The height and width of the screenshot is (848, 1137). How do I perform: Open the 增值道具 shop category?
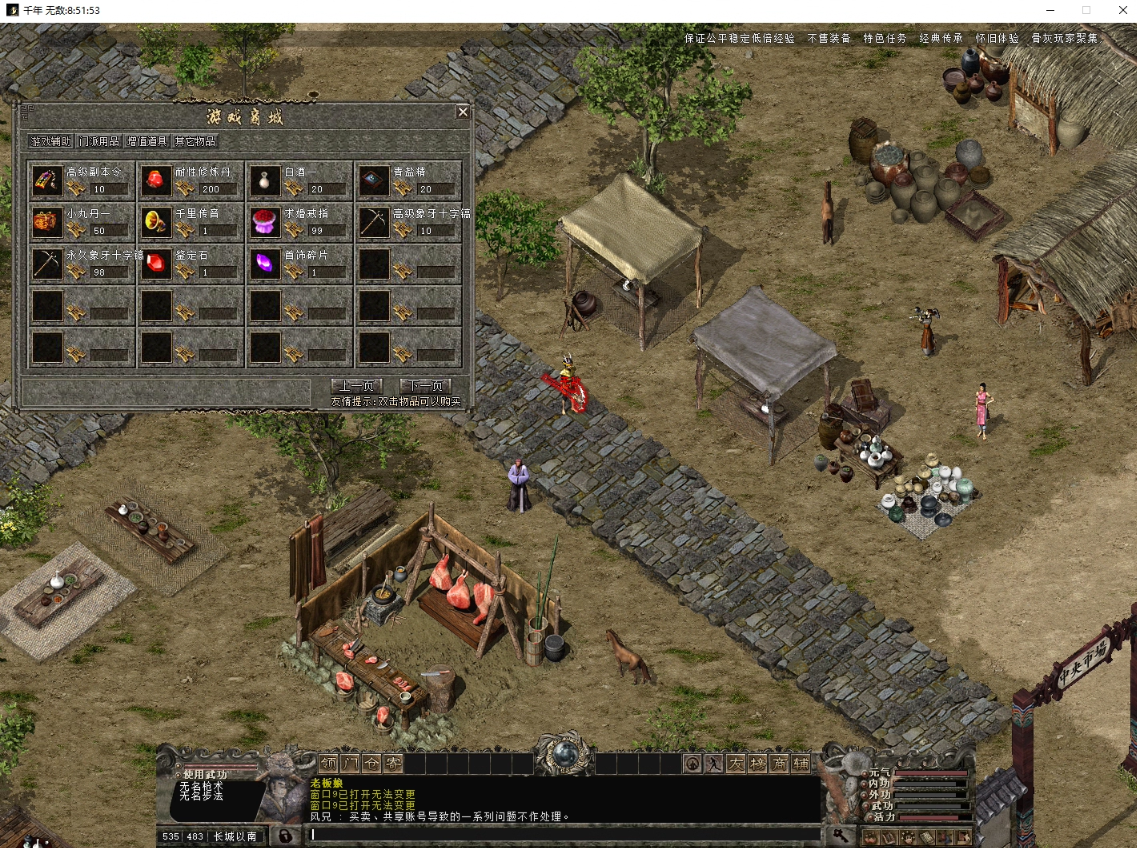pyautogui.click(x=147, y=141)
